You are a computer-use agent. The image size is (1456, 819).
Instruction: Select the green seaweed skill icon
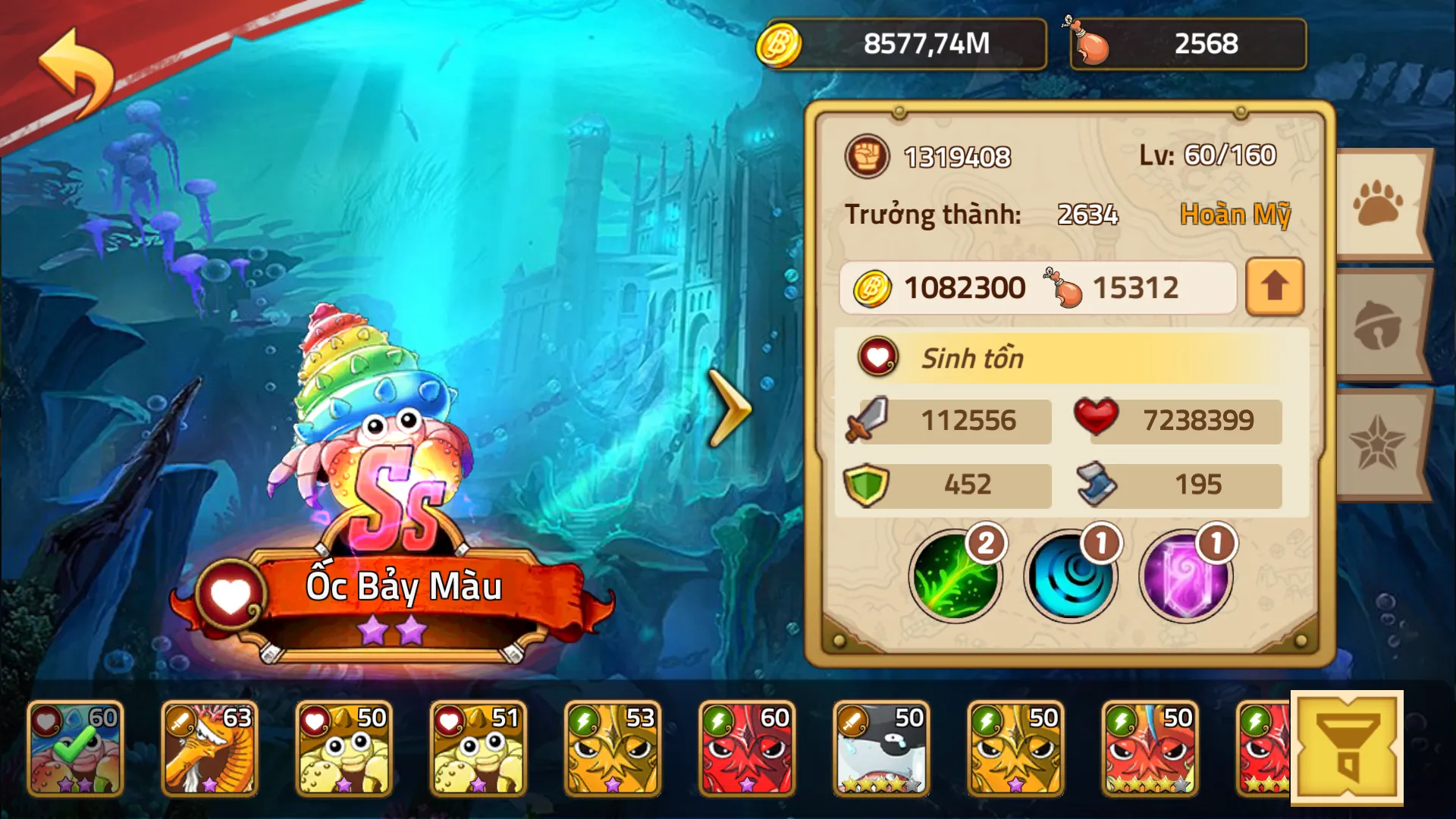(x=957, y=576)
